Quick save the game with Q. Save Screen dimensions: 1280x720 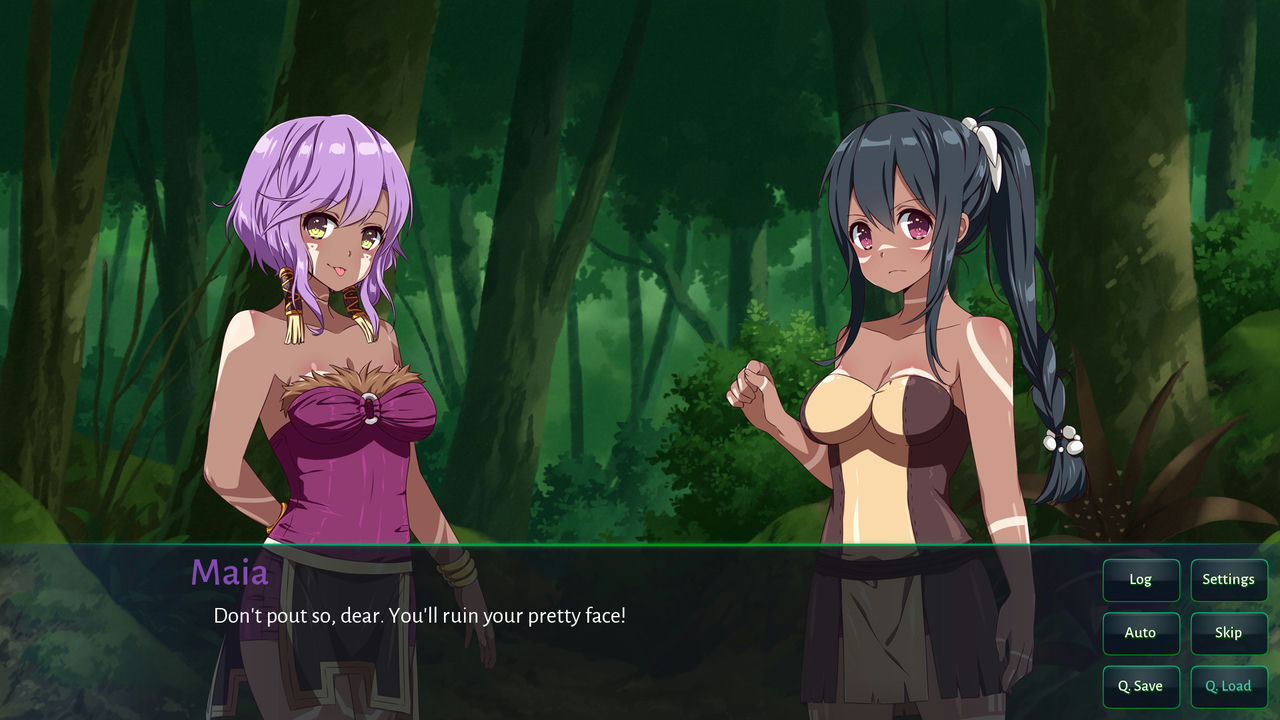(1141, 687)
